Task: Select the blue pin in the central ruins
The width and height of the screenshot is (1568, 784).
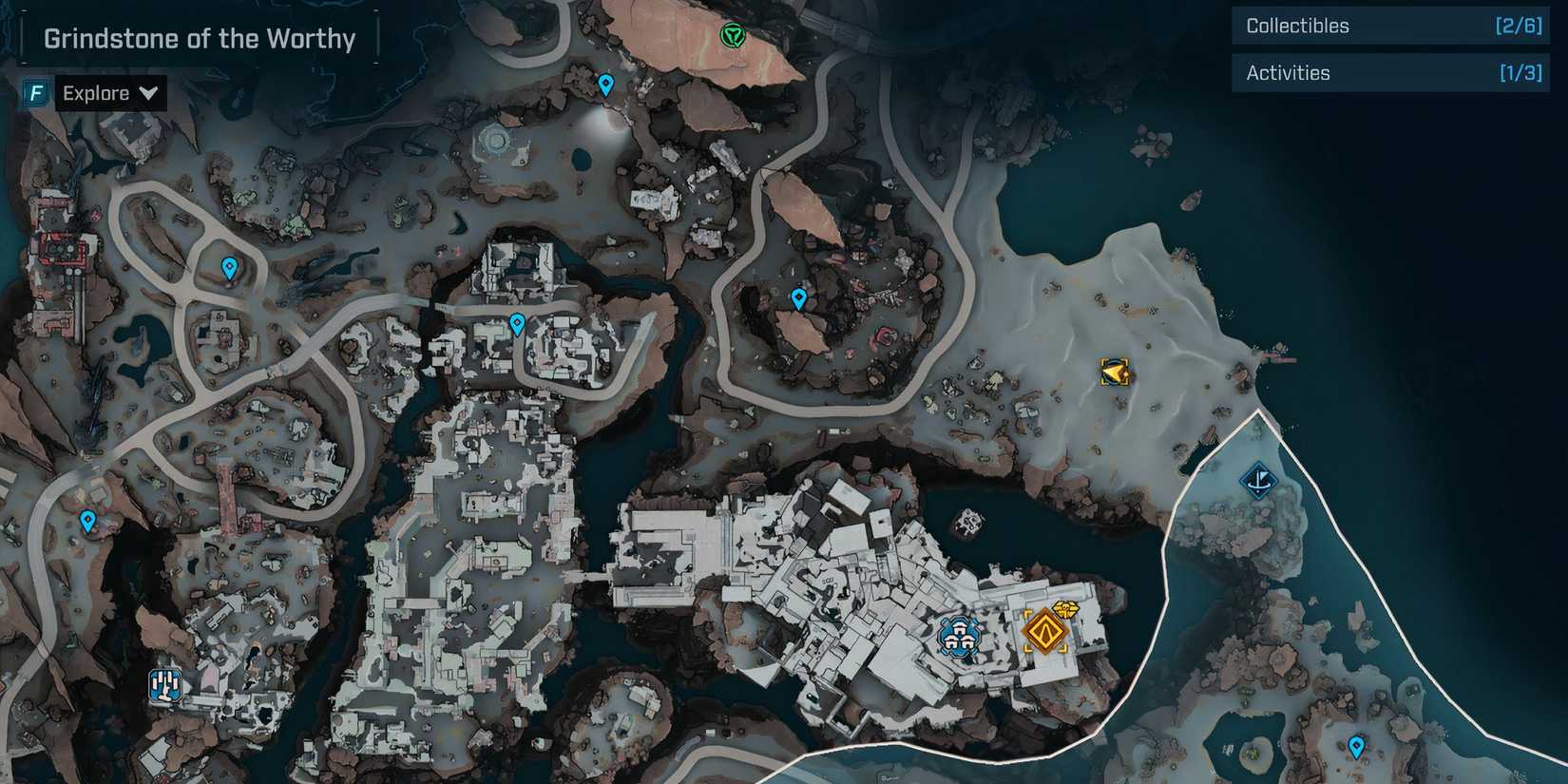Action: (x=517, y=323)
